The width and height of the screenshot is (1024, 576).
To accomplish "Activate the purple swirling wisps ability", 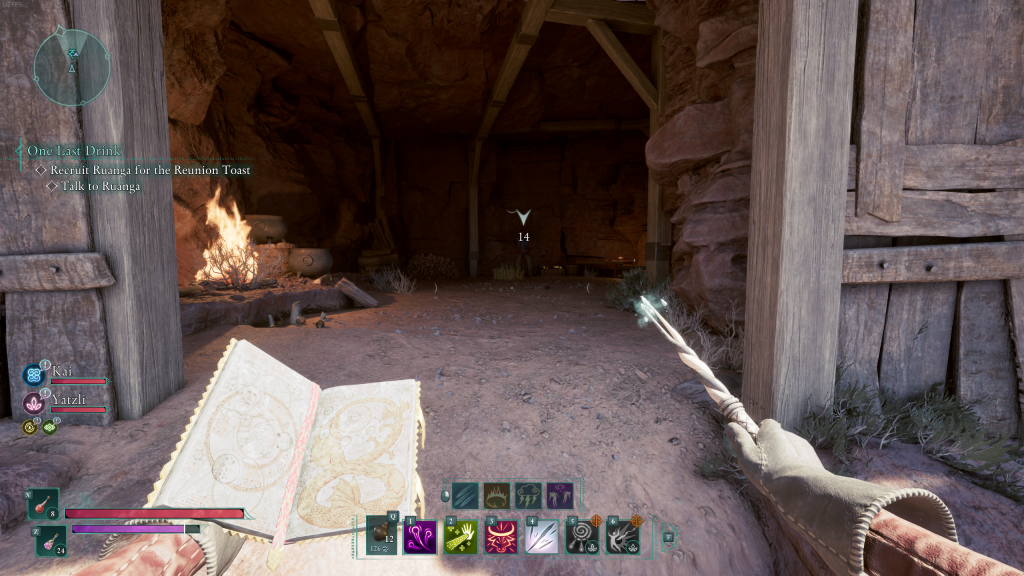I will 419,537.
